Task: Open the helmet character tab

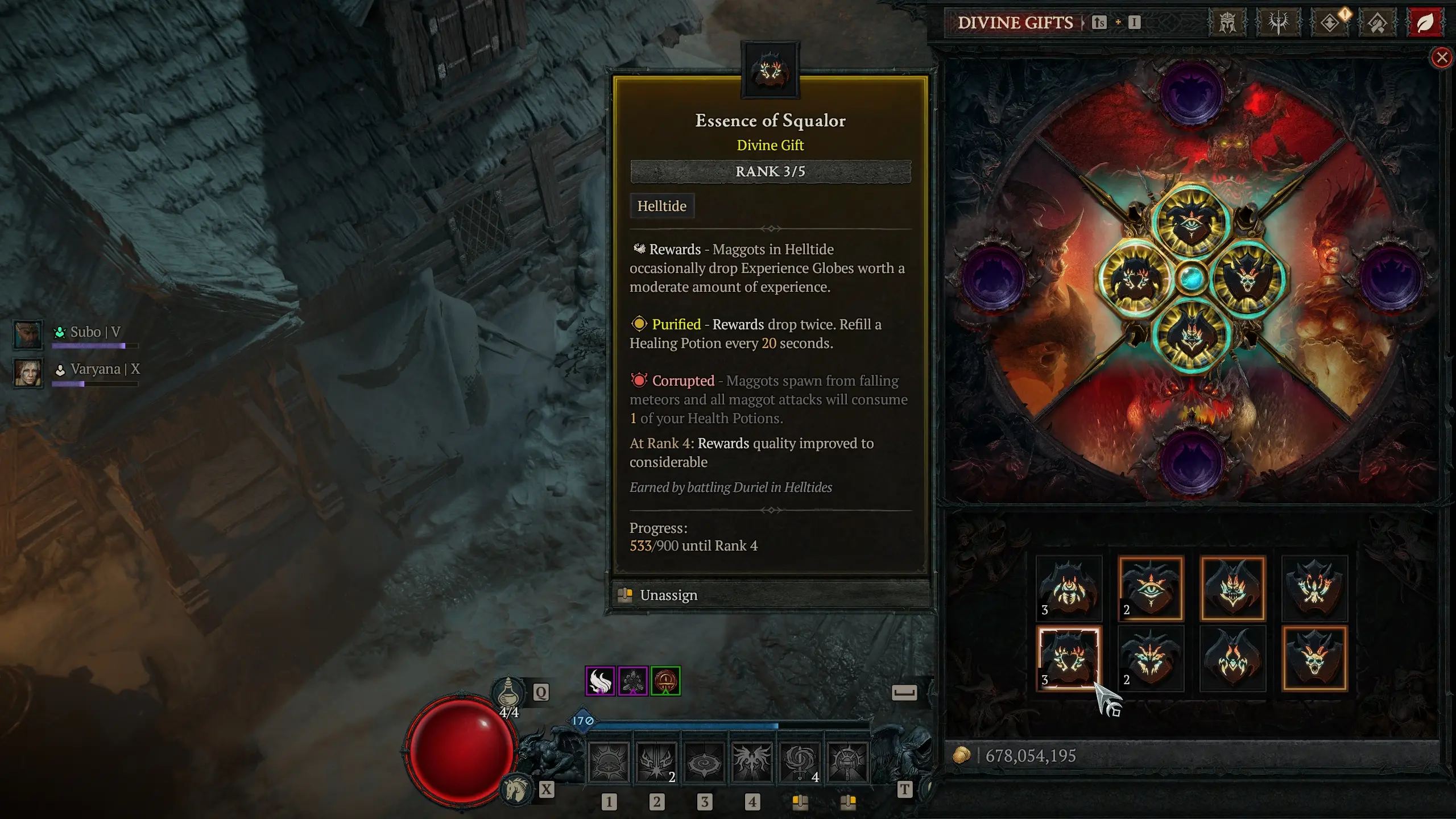Action: (1227, 23)
